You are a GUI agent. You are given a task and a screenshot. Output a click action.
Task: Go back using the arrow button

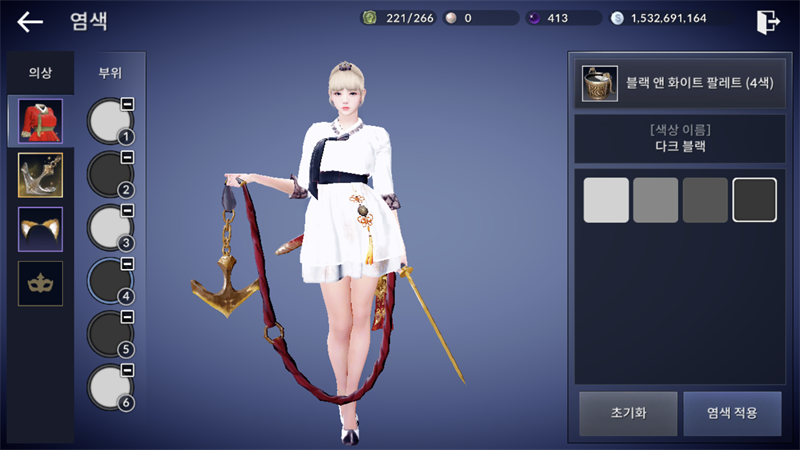(30, 22)
